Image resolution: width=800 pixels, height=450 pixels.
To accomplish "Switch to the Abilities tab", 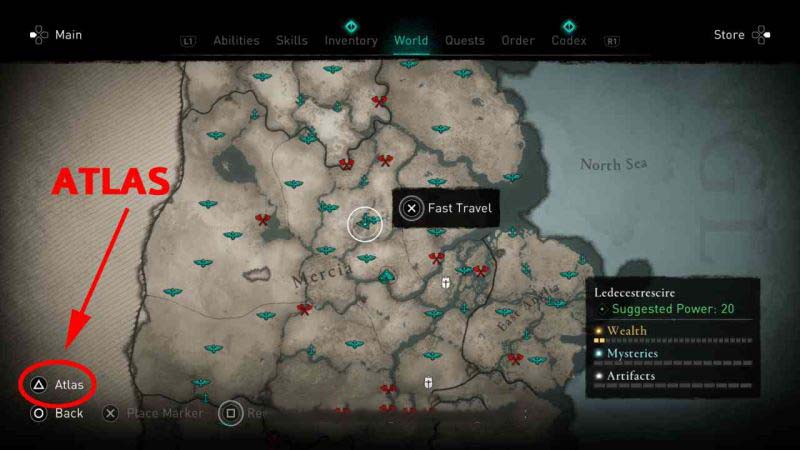I will 236,41.
